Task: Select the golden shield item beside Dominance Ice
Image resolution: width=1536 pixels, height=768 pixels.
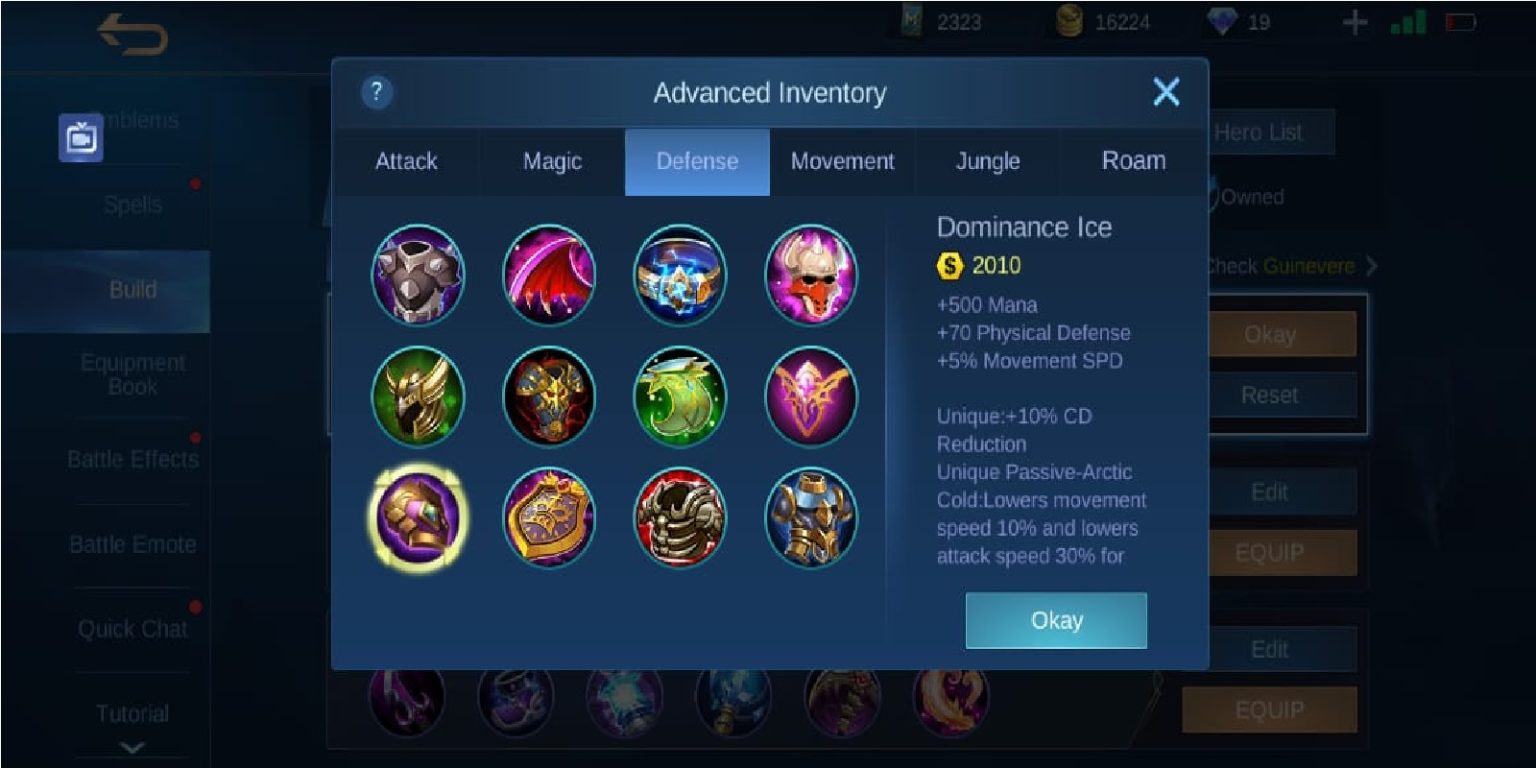Action: tap(549, 516)
